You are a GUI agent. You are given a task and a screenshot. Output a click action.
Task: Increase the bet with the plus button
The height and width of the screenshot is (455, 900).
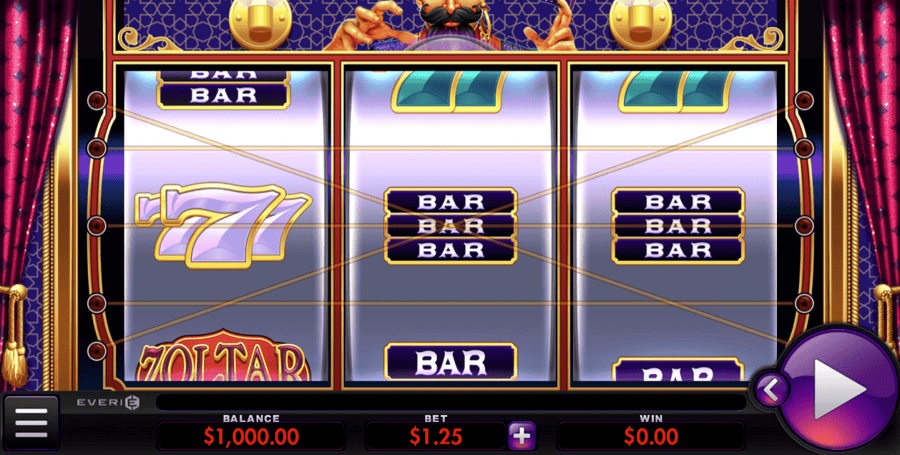tap(522, 435)
